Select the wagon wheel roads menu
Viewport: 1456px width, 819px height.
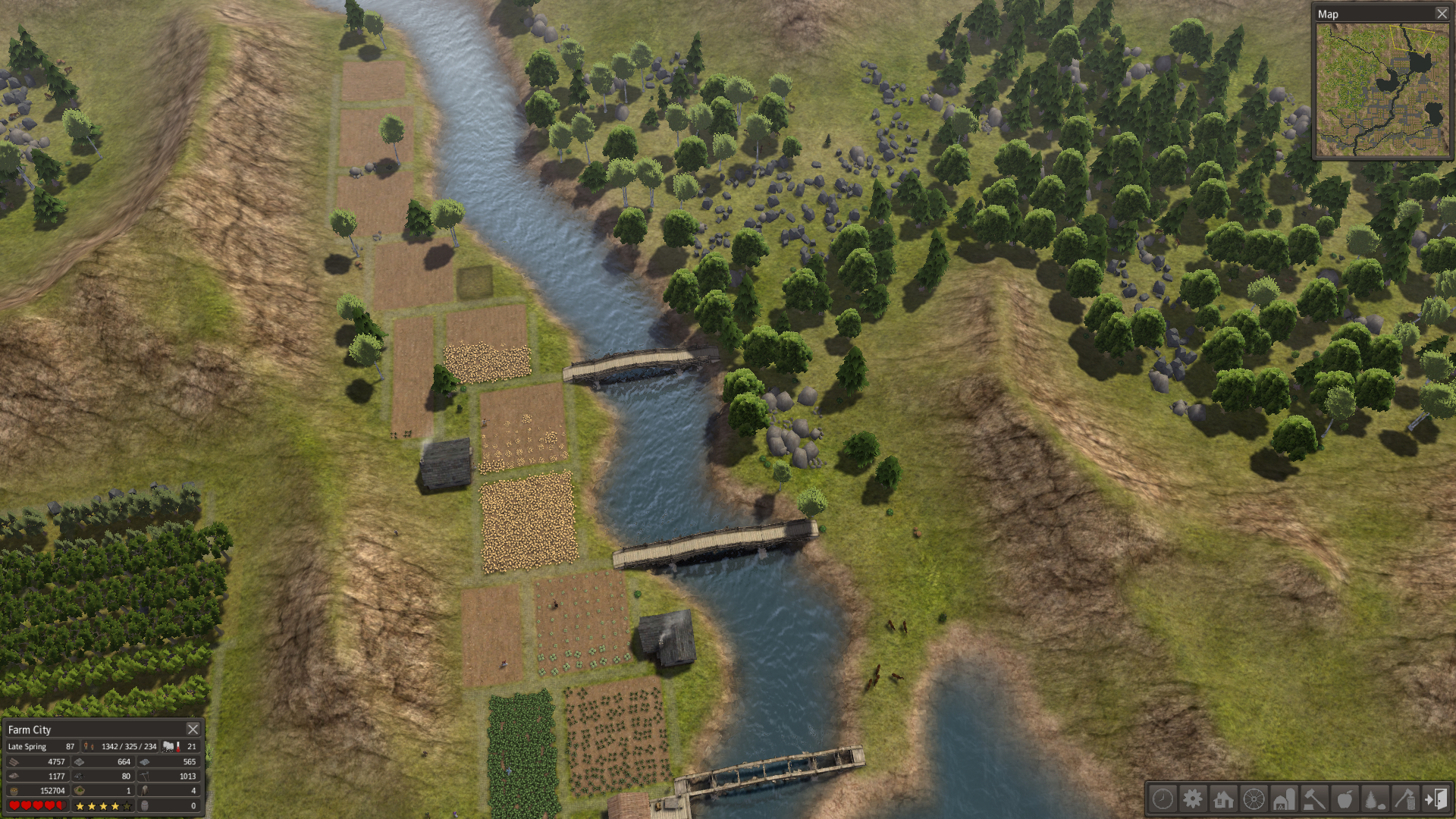1254,799
